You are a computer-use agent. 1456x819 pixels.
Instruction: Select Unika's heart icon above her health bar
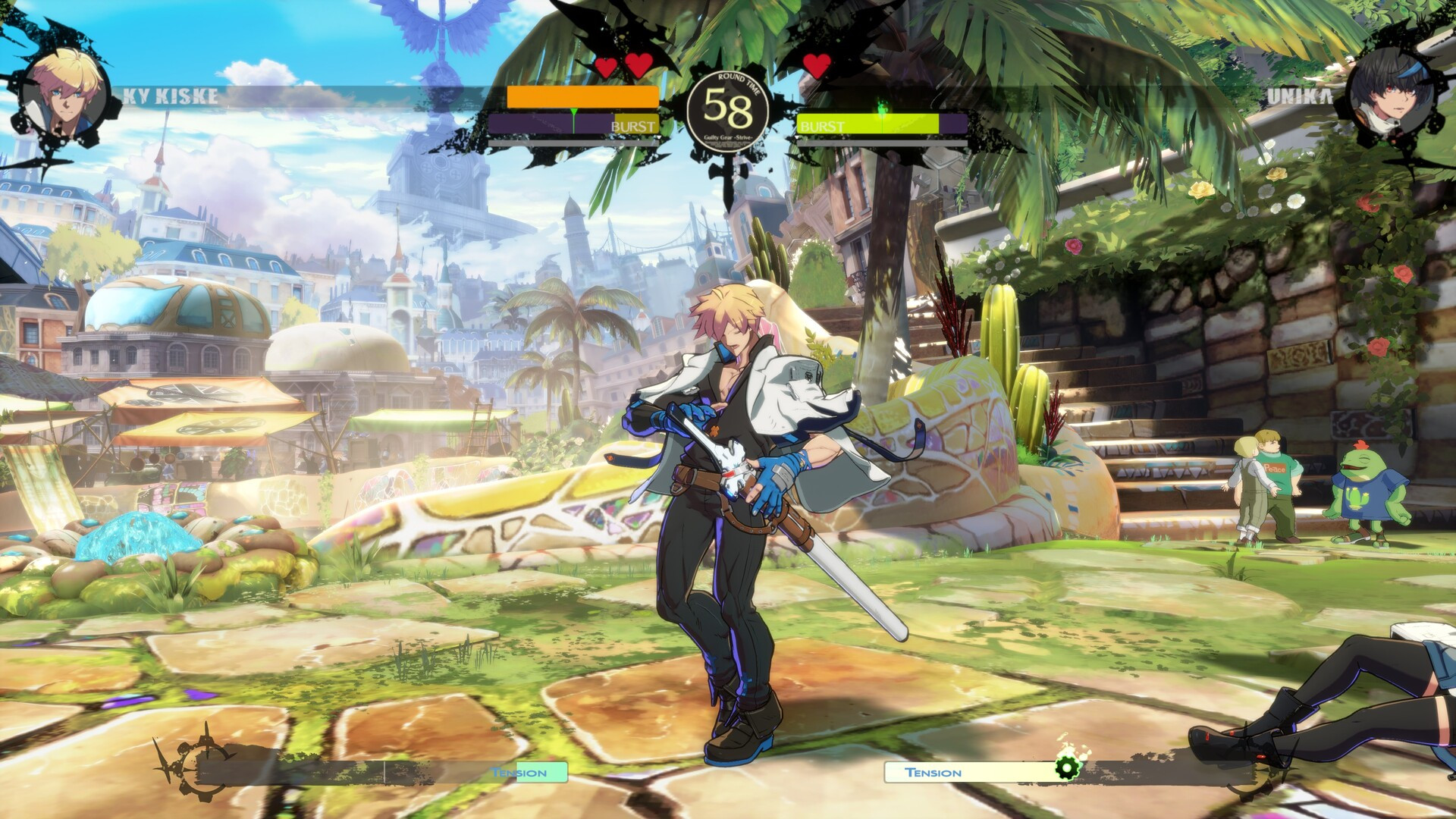click(815, 66)
